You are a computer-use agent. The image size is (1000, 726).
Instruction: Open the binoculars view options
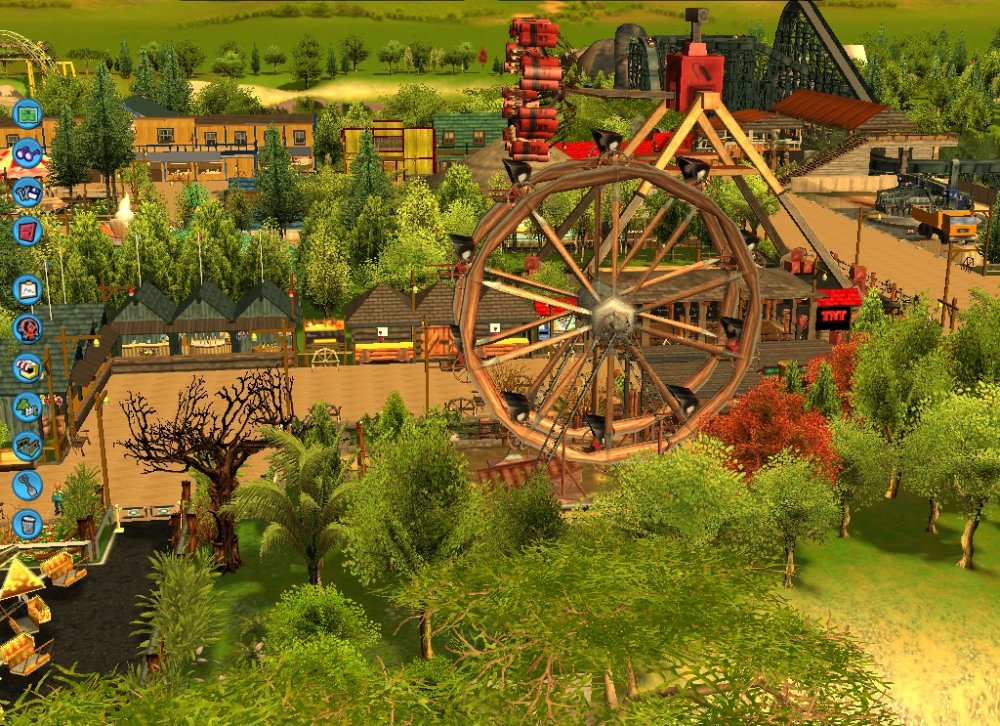click(x=27, y=153)
